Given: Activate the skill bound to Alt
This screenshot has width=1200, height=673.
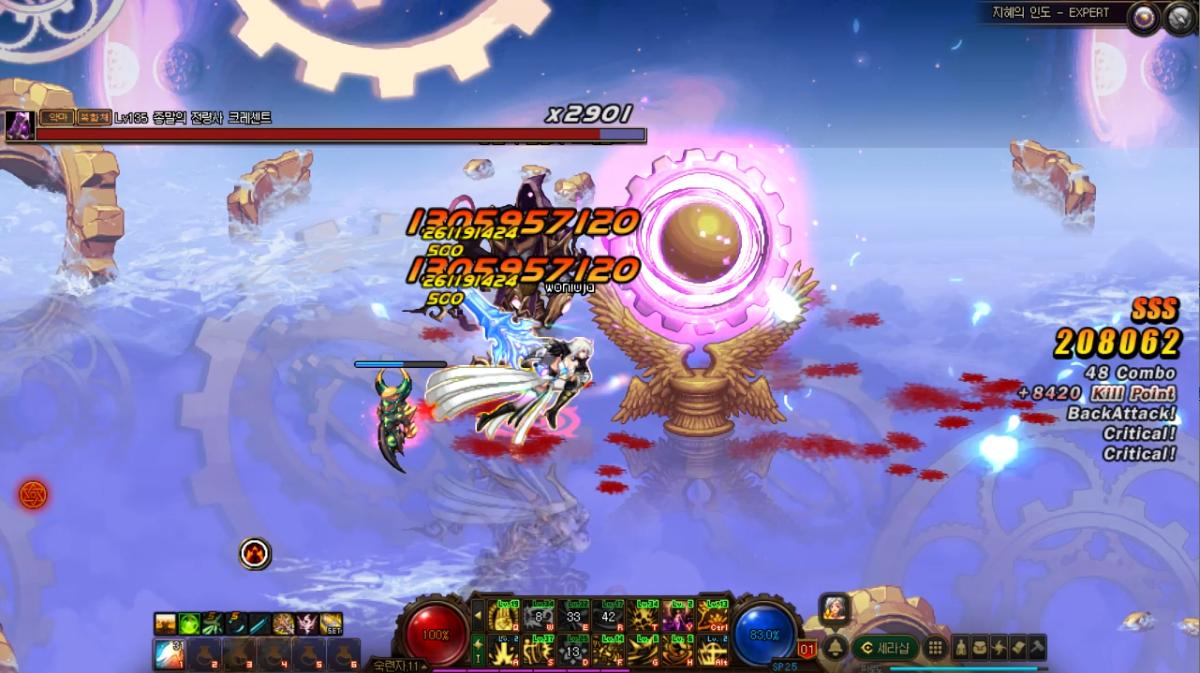Looking at the screenshot, I should pyautogui.click(x=712, y=650).
